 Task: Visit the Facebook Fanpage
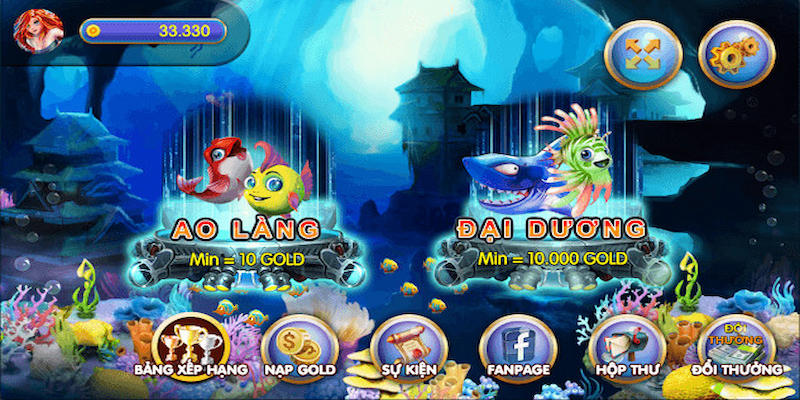[514, 346]
